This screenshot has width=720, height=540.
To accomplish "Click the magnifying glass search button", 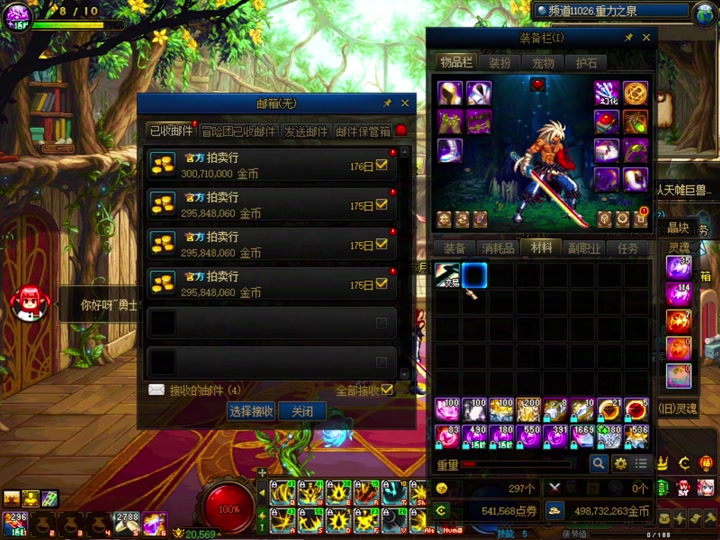I will coord(599,464).
